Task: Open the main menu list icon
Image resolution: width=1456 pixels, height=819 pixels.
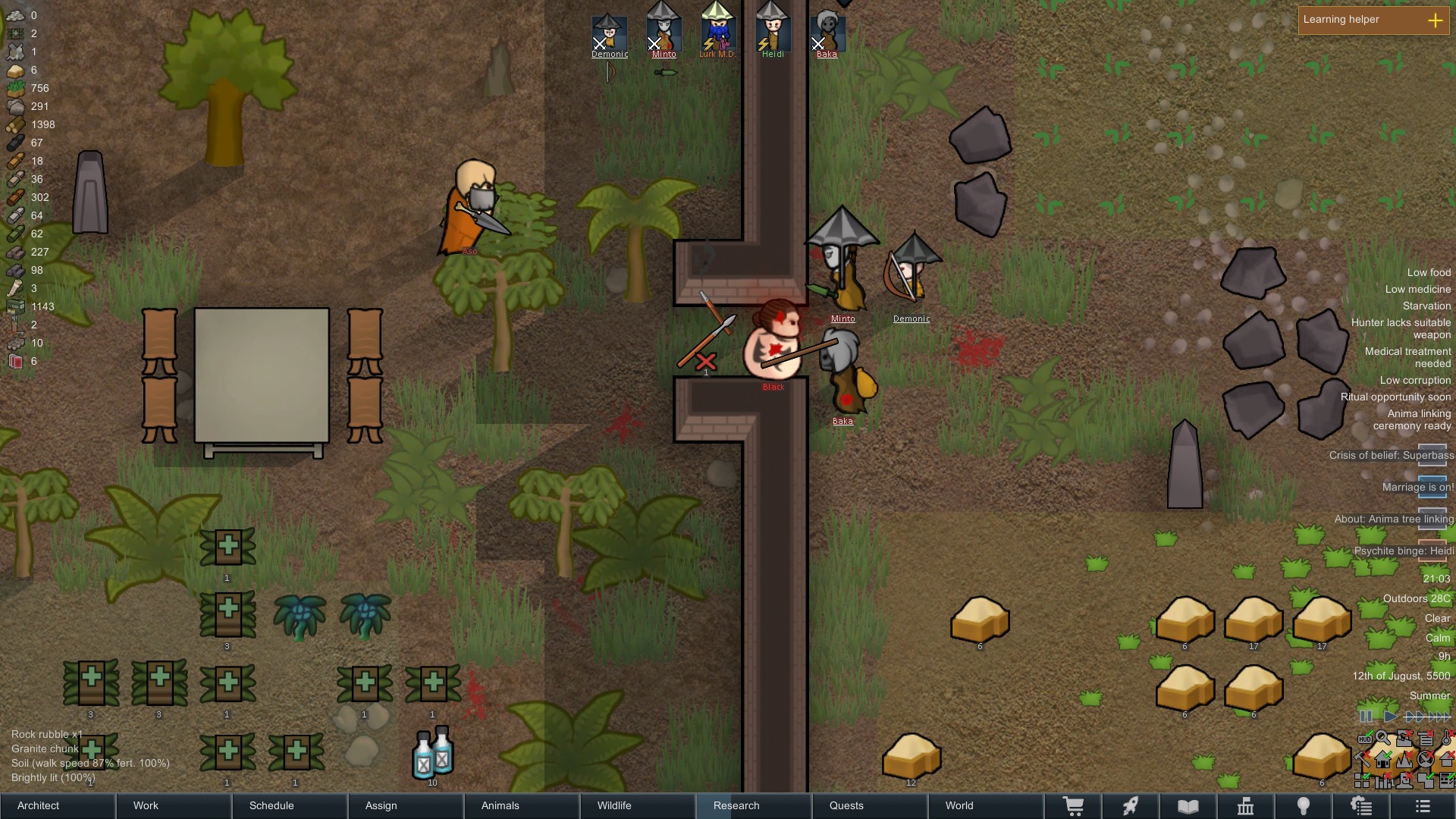Action: pyautogui.click(x=1423, y=805)
